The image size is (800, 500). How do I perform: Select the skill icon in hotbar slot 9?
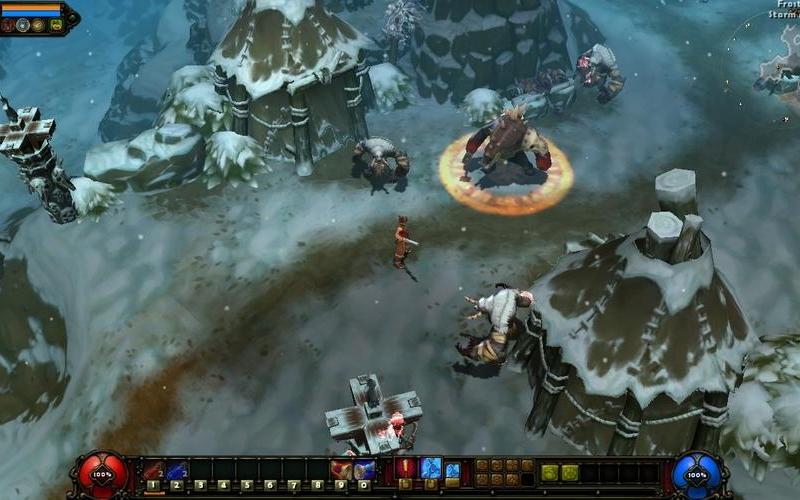[341, 470]
